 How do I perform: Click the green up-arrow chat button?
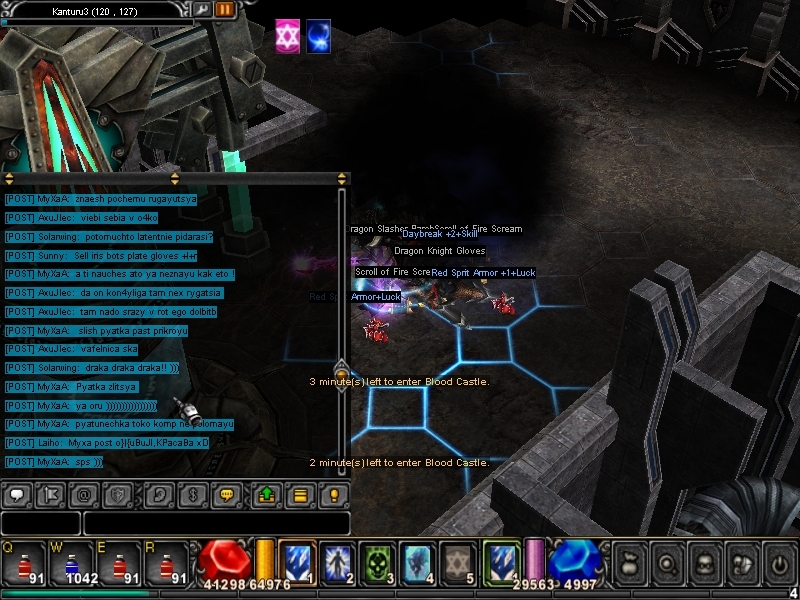267,494
